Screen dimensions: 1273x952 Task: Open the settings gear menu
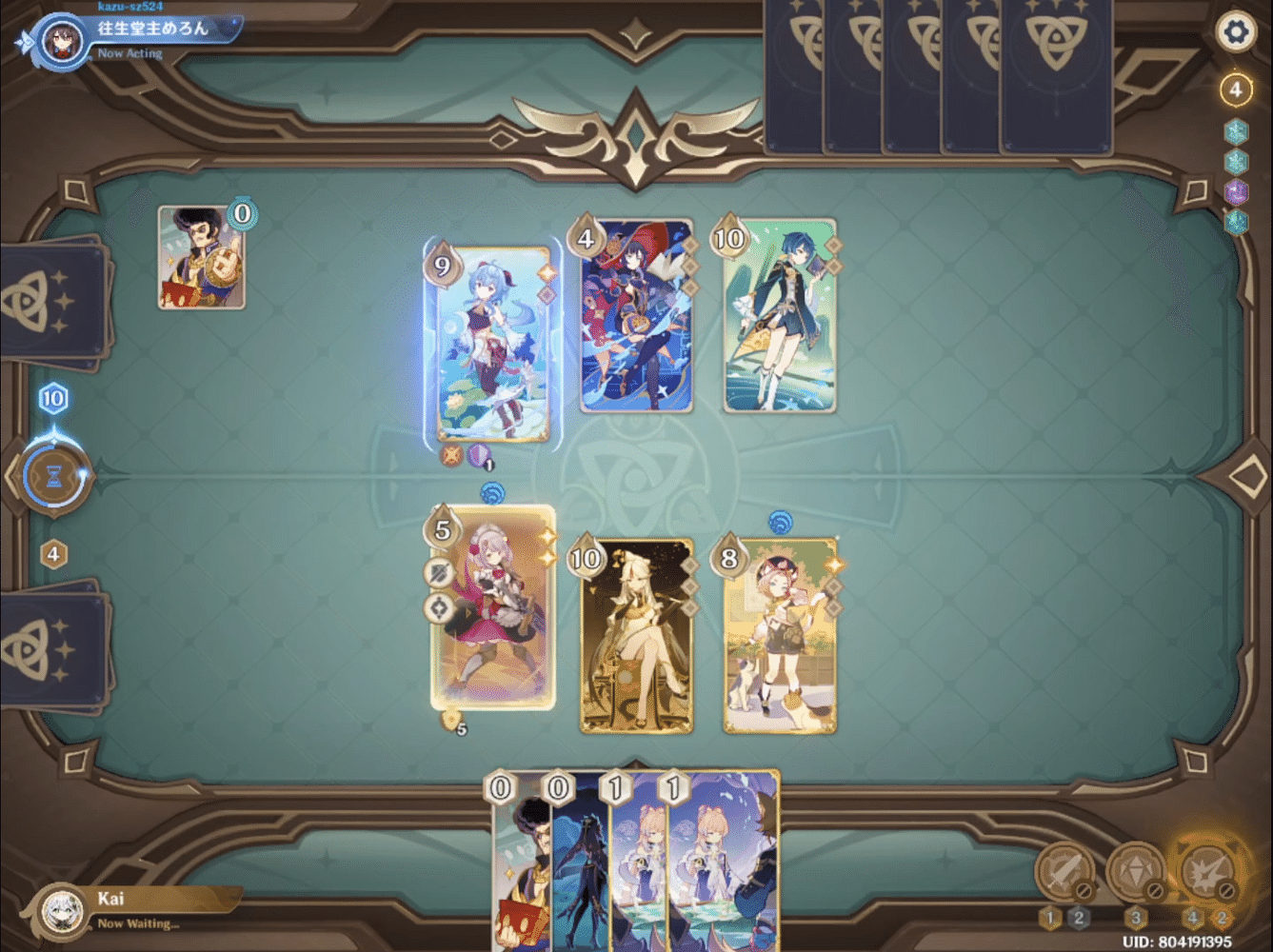coord(1235,31)
